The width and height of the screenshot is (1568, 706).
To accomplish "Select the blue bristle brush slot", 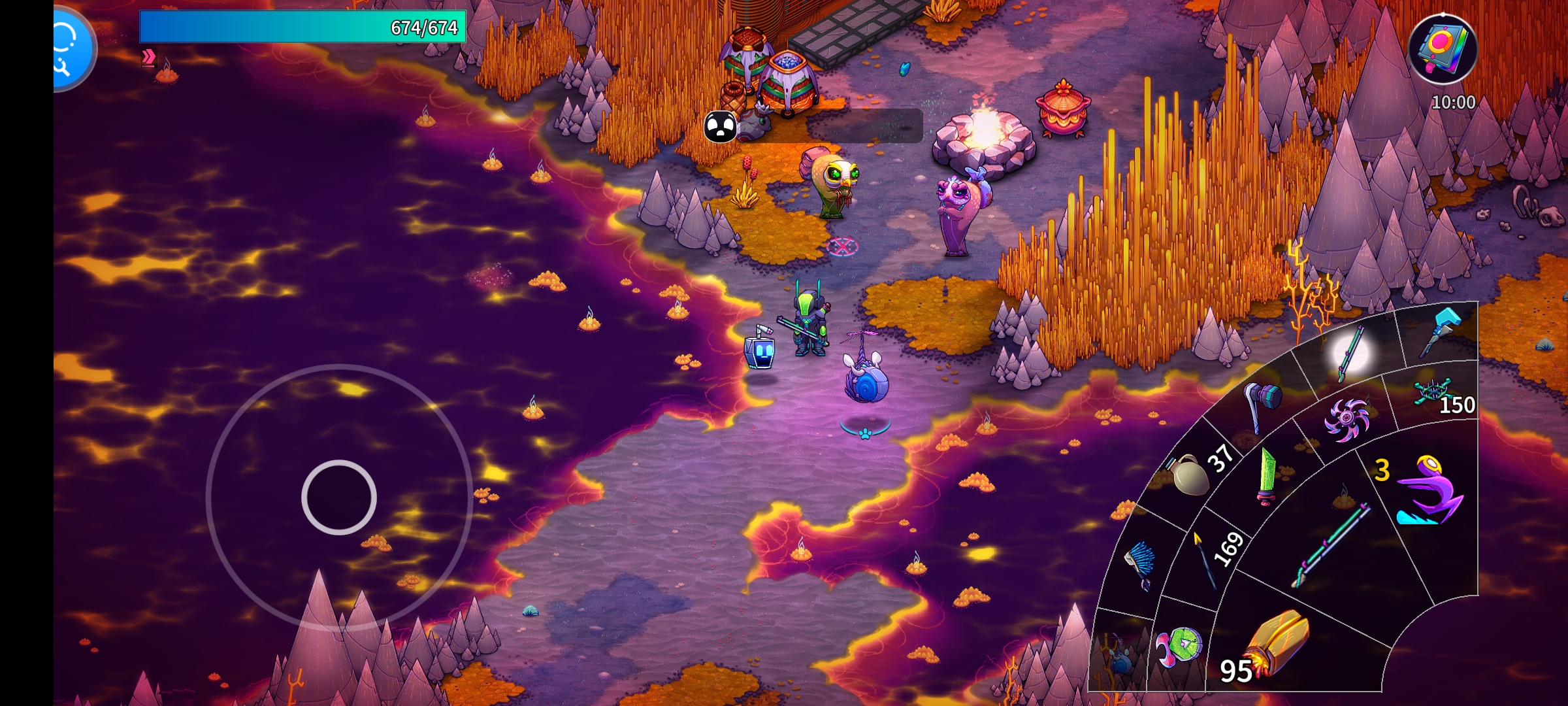I will click(1140, 563).
